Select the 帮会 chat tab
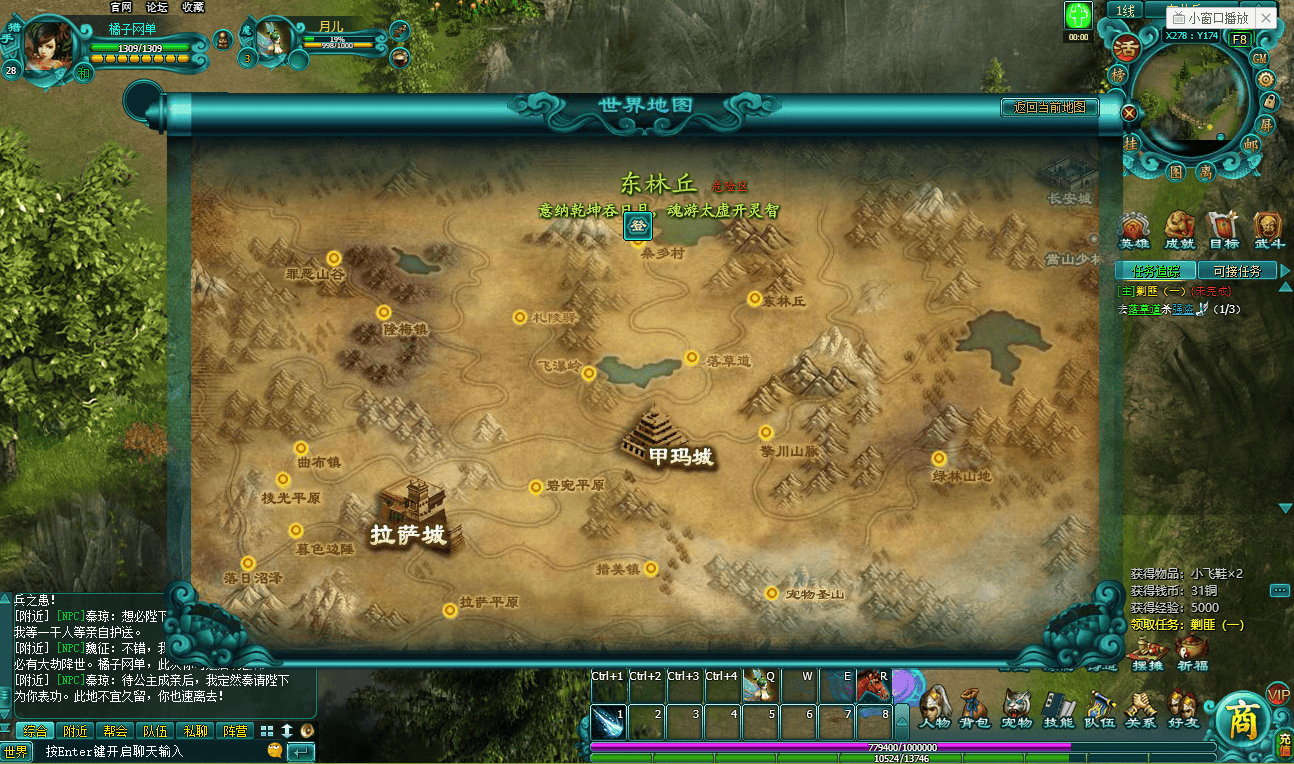Image resolution: width=1294 pixels, height=764 pixels. click(x=115, y=731)
